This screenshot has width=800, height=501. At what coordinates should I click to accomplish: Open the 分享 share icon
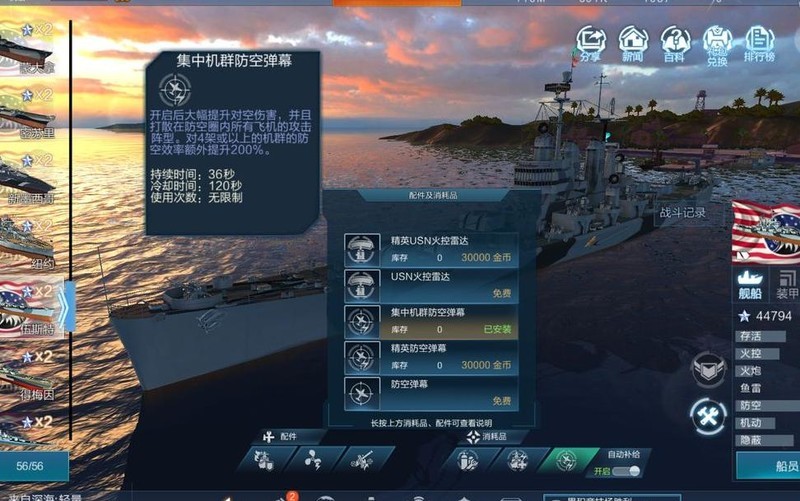[x=591, y=44]
